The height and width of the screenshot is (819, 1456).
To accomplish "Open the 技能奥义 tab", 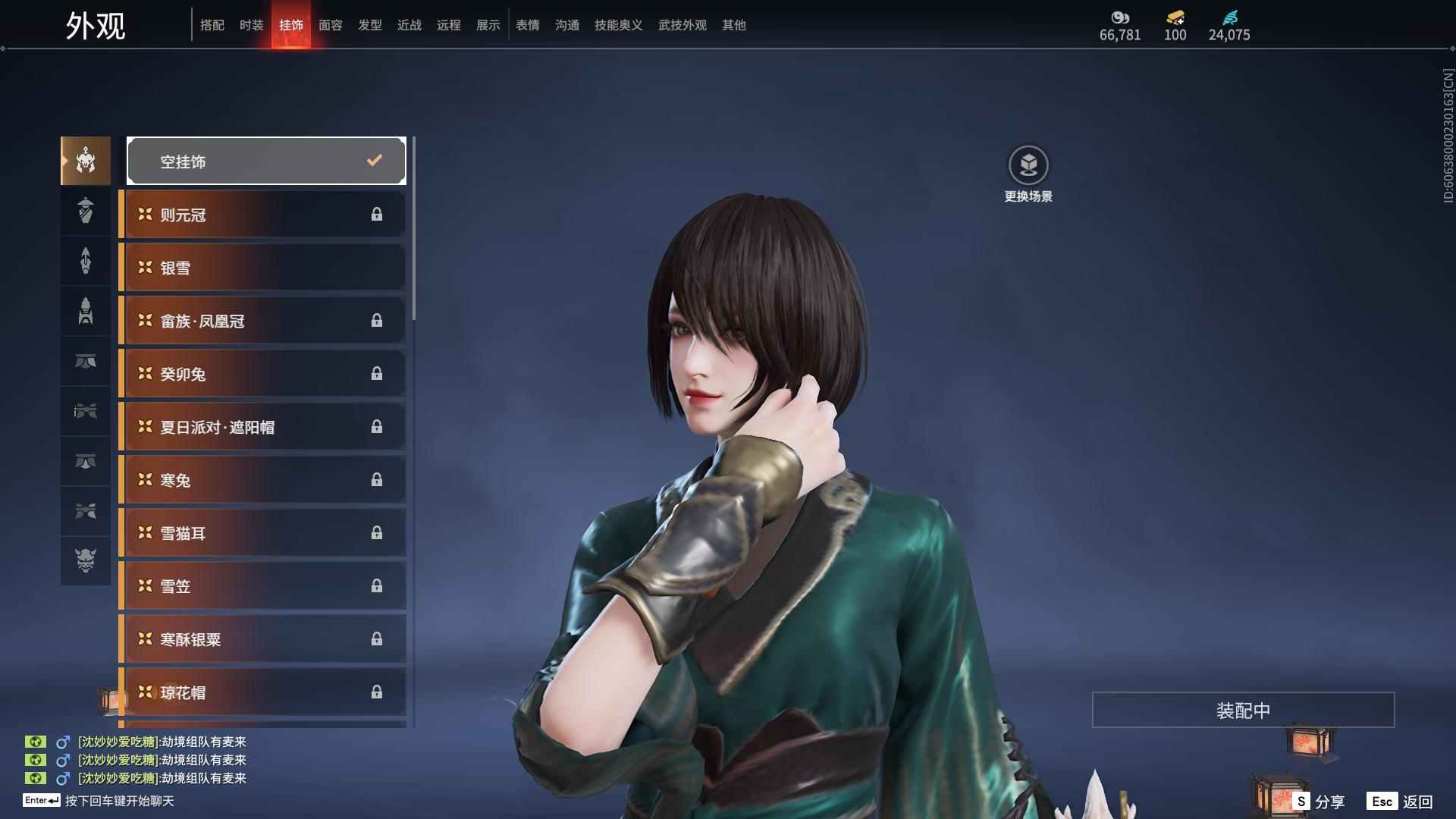I will pos(618,25).
